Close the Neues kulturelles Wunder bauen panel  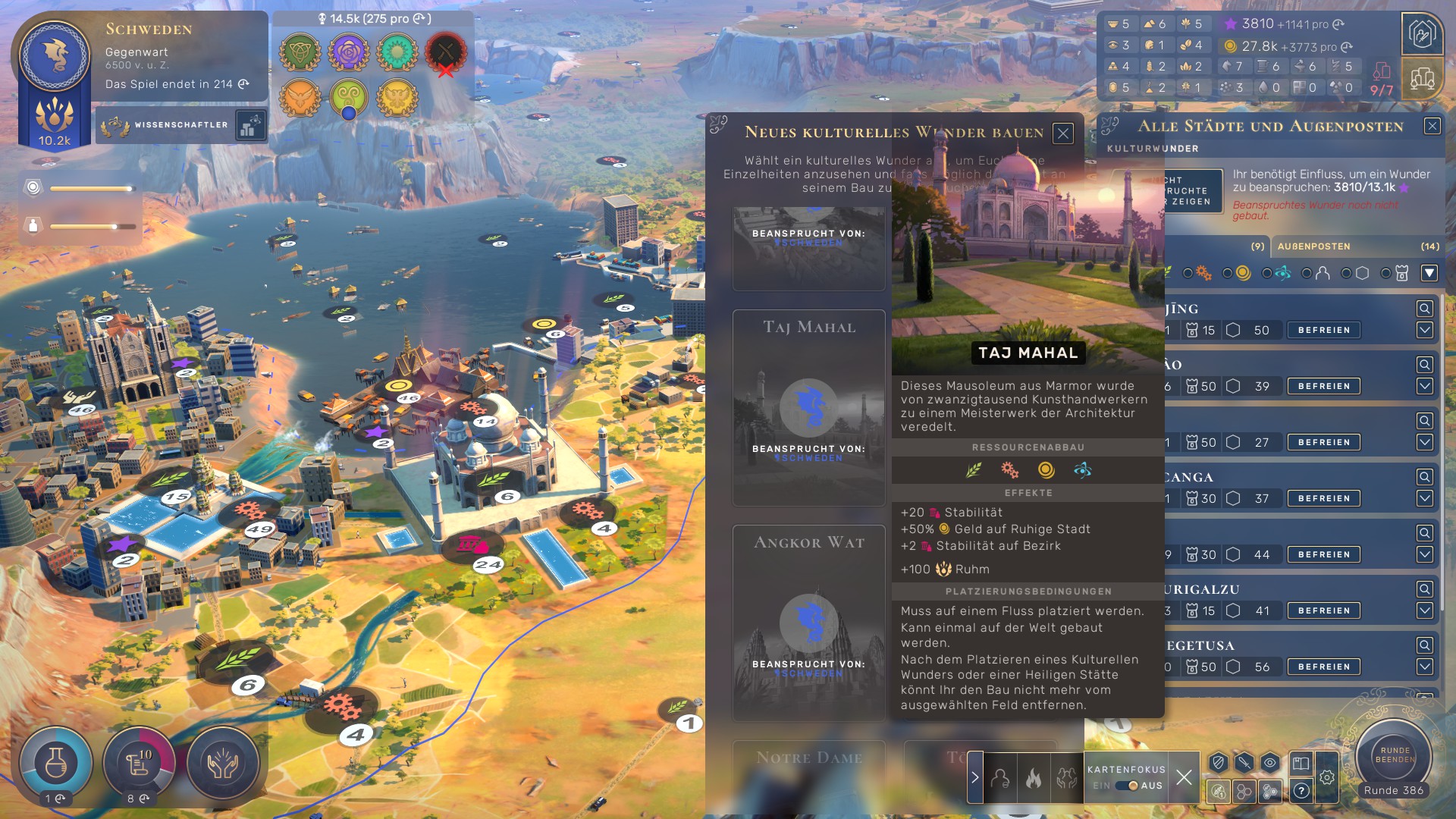(x=1063, y=133)
